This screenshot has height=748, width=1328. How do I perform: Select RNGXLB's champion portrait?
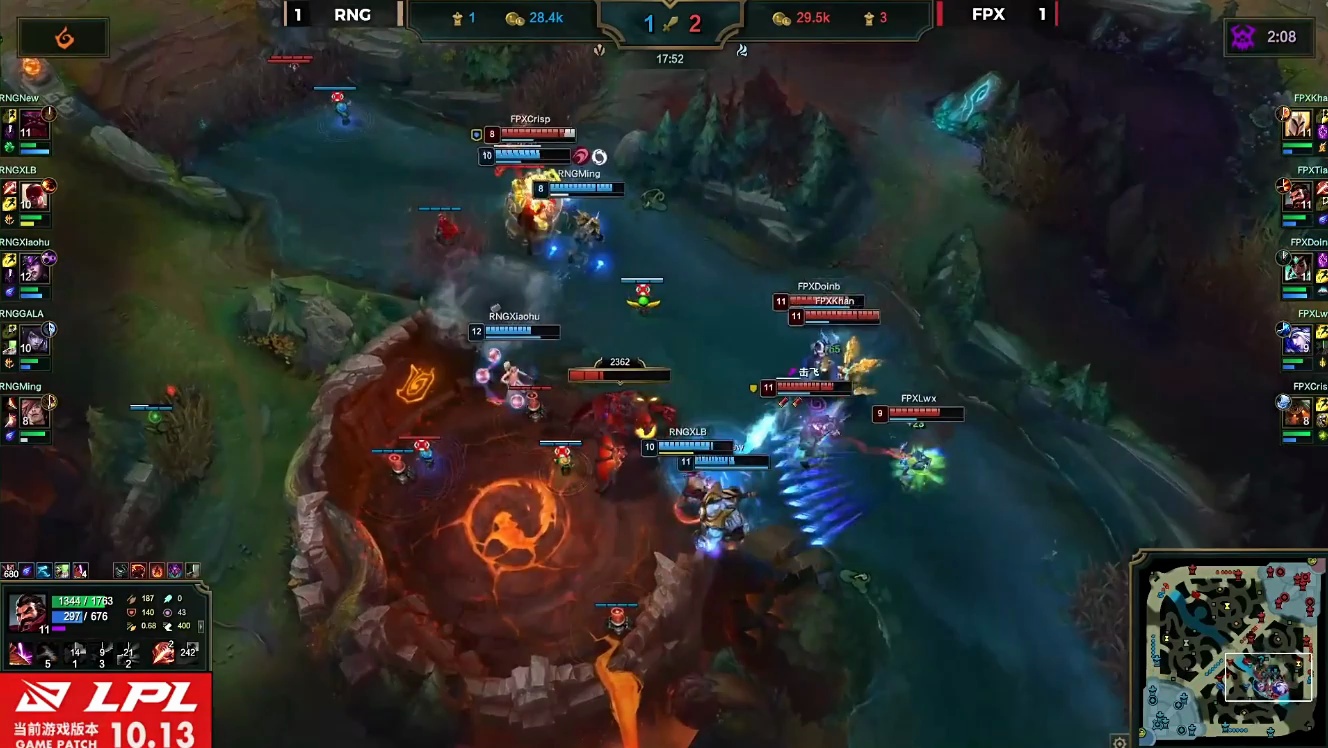pos(34,196)
